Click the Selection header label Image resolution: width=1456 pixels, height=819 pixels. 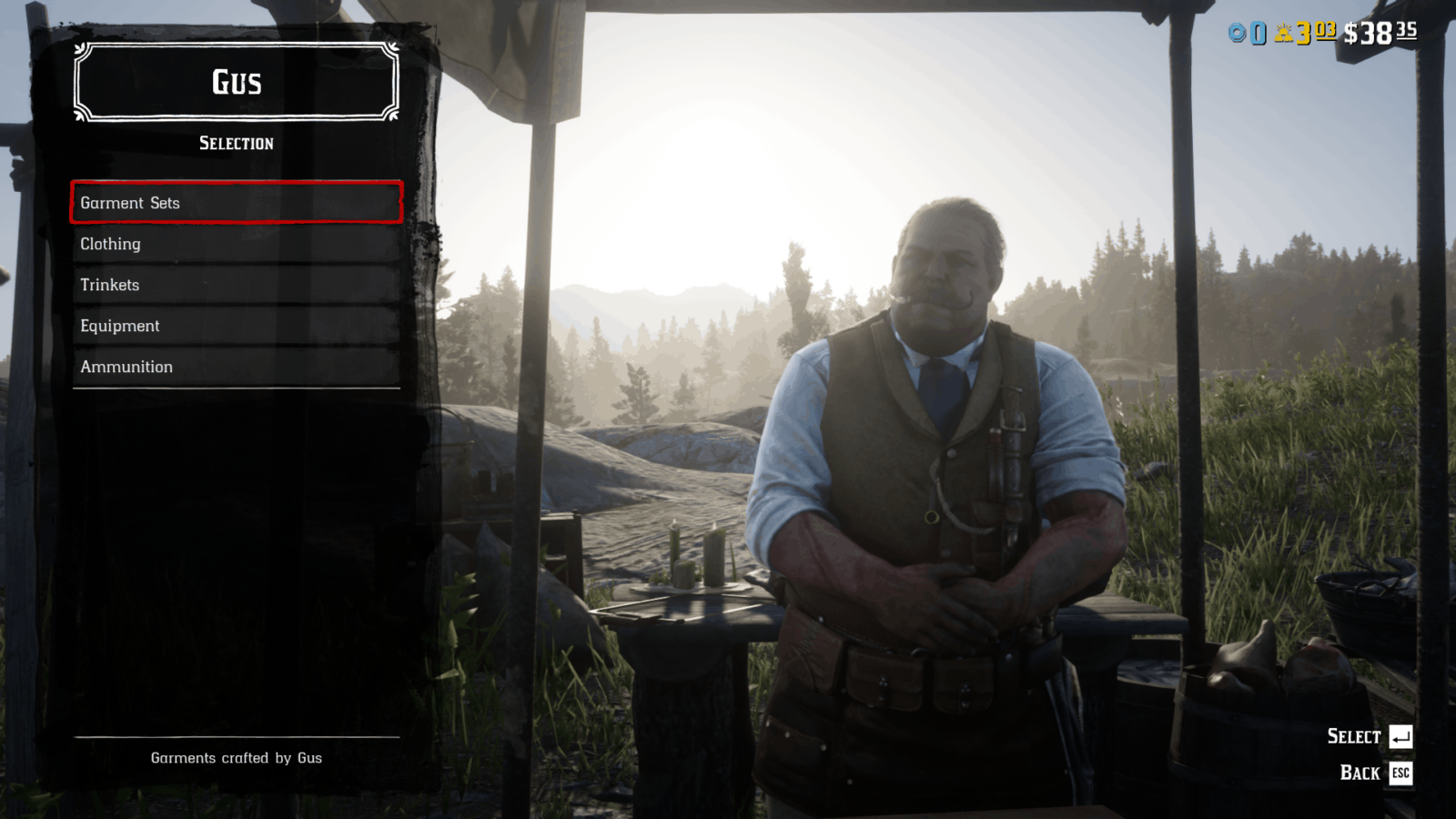236,143
